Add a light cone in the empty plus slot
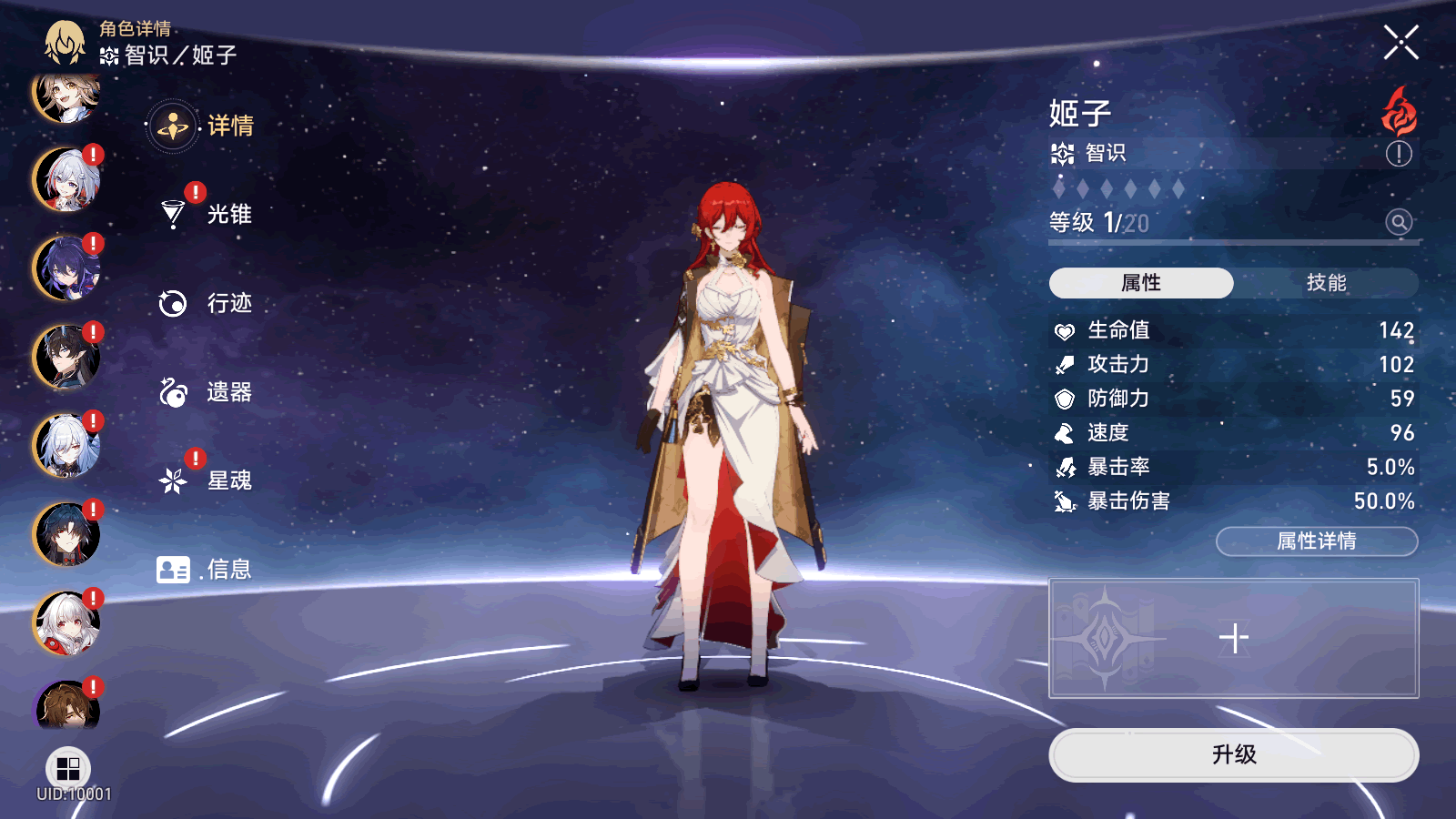Viewport: 1456px width, 819px height. tap(1233, 638)
